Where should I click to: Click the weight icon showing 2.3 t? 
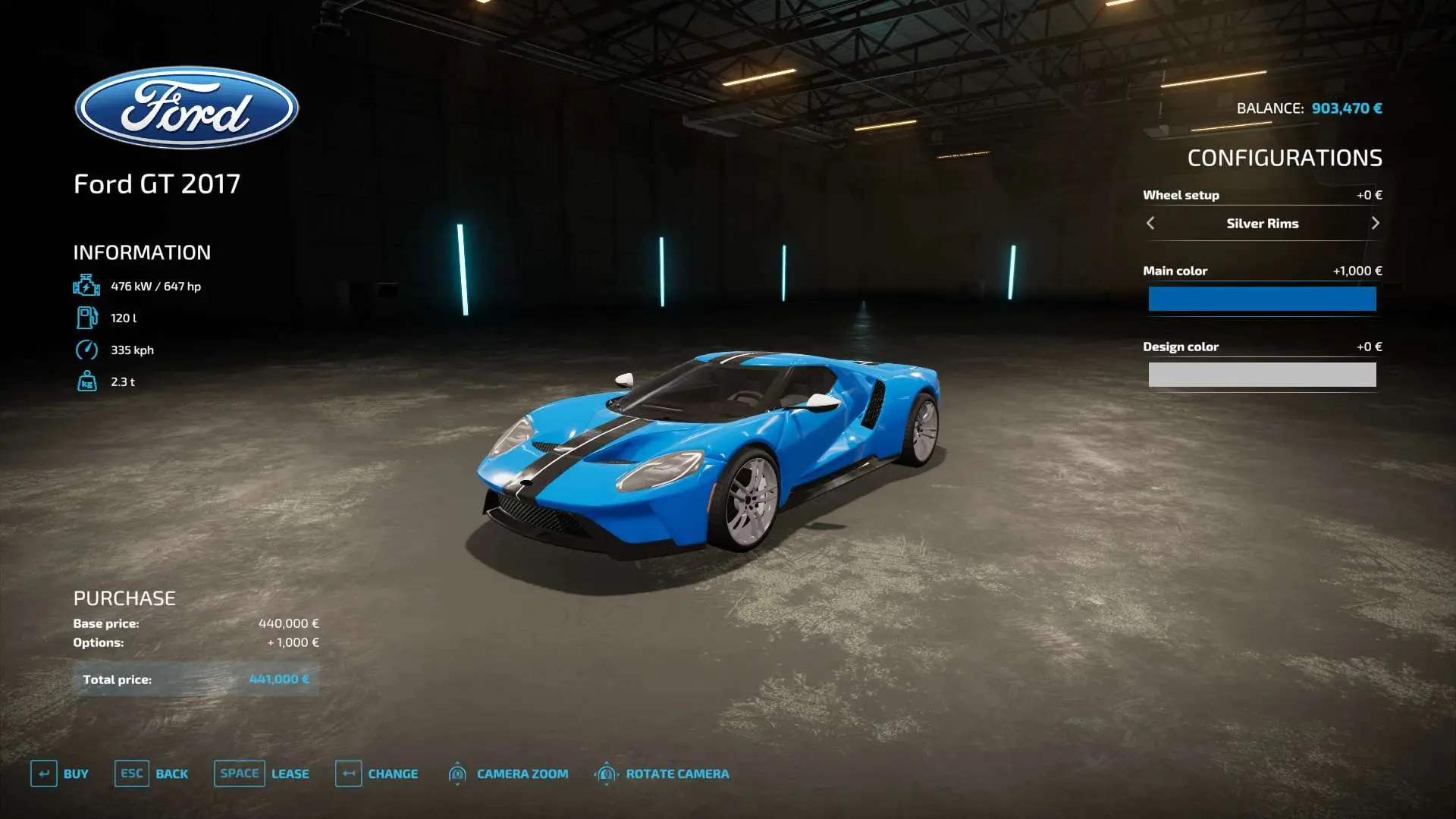[x=87, y=381]
